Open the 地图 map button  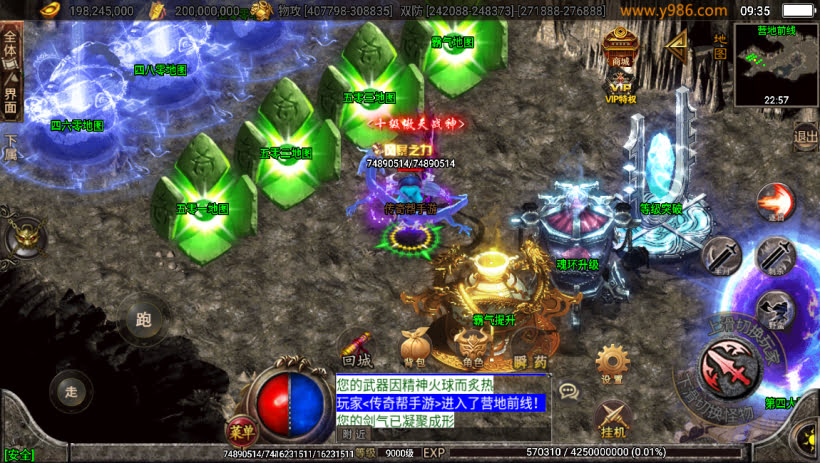click(x=720, y=45)
